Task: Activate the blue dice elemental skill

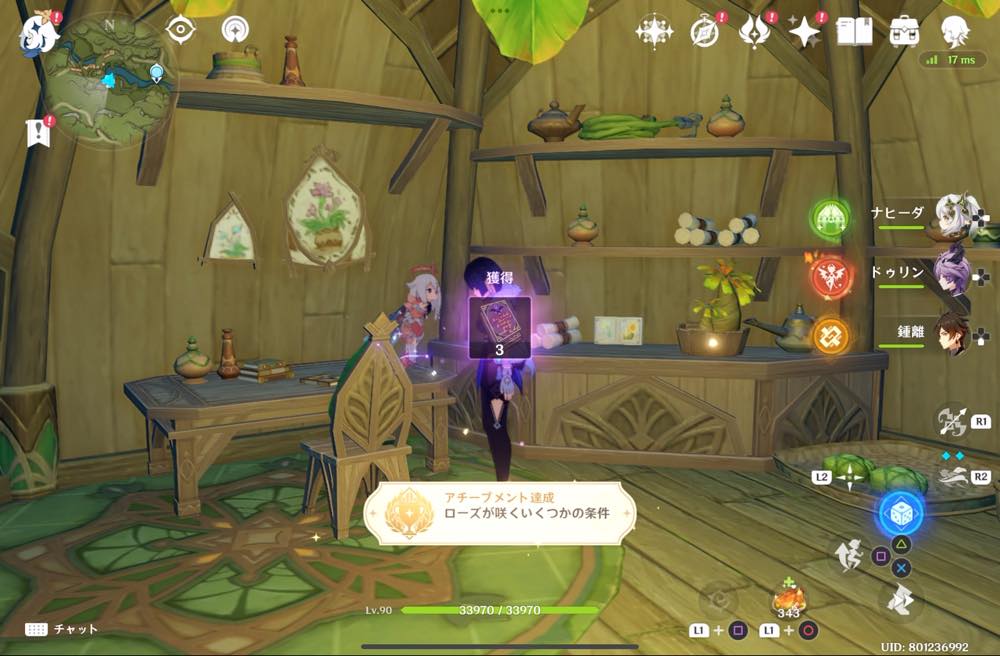Action: [x=901, y=513]
